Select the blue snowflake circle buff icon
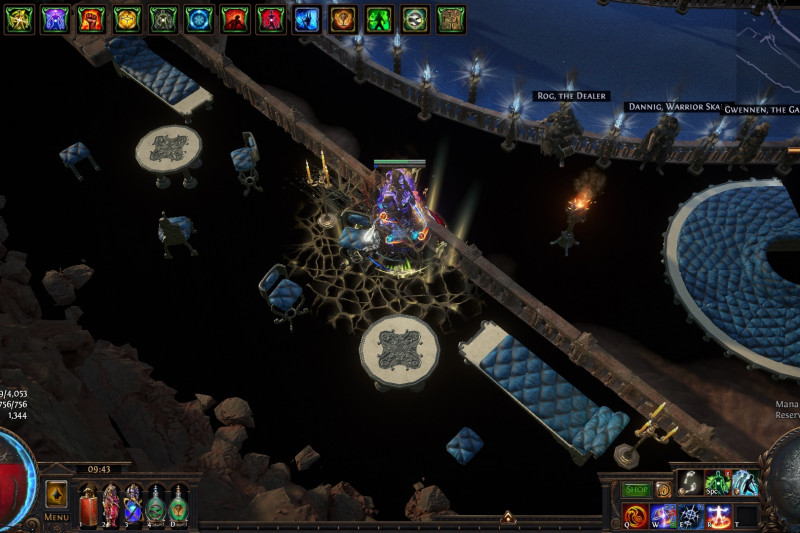800x533 pixels. 199,18
